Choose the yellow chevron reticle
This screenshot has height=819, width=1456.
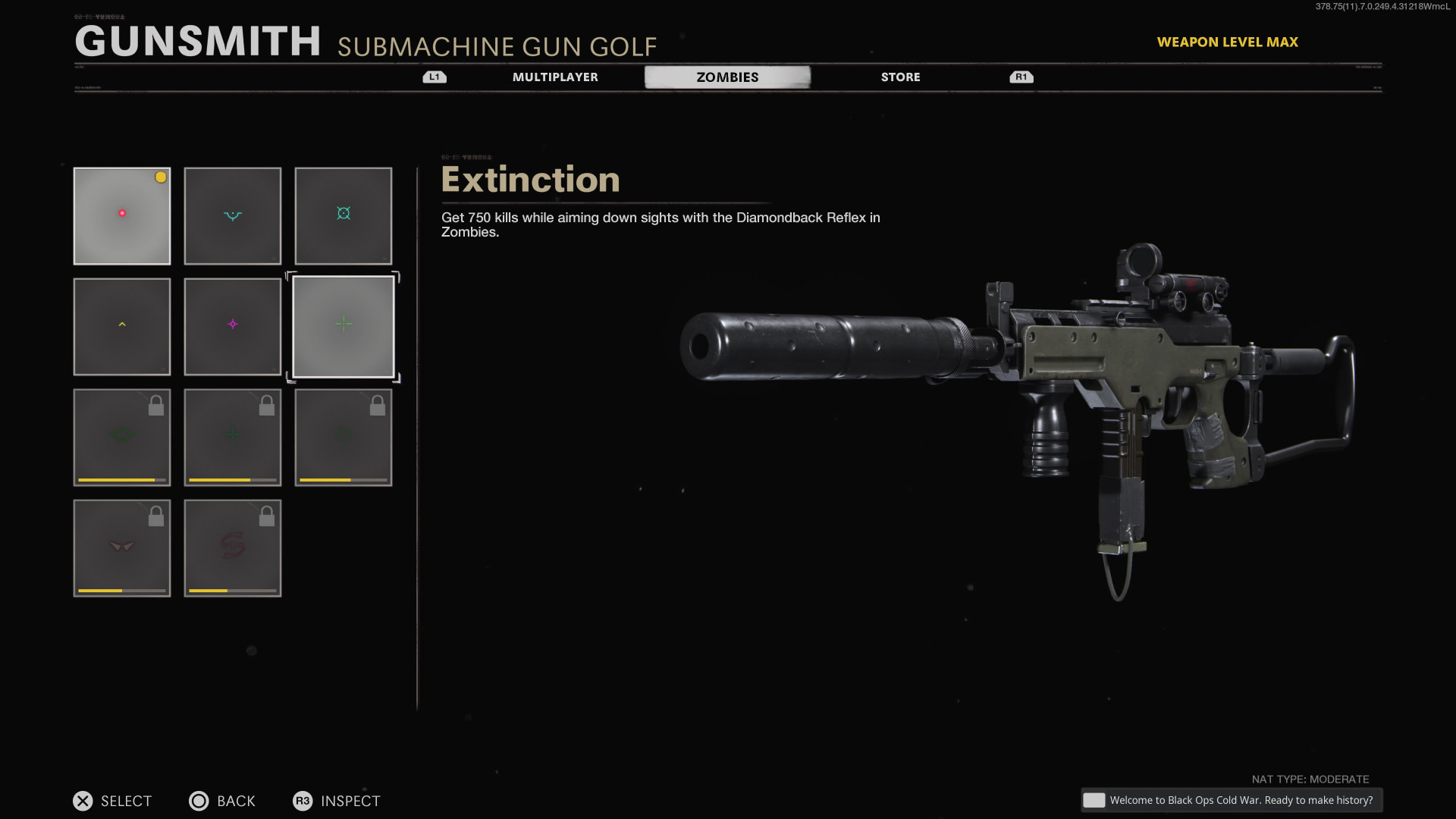tap(122, 327)
